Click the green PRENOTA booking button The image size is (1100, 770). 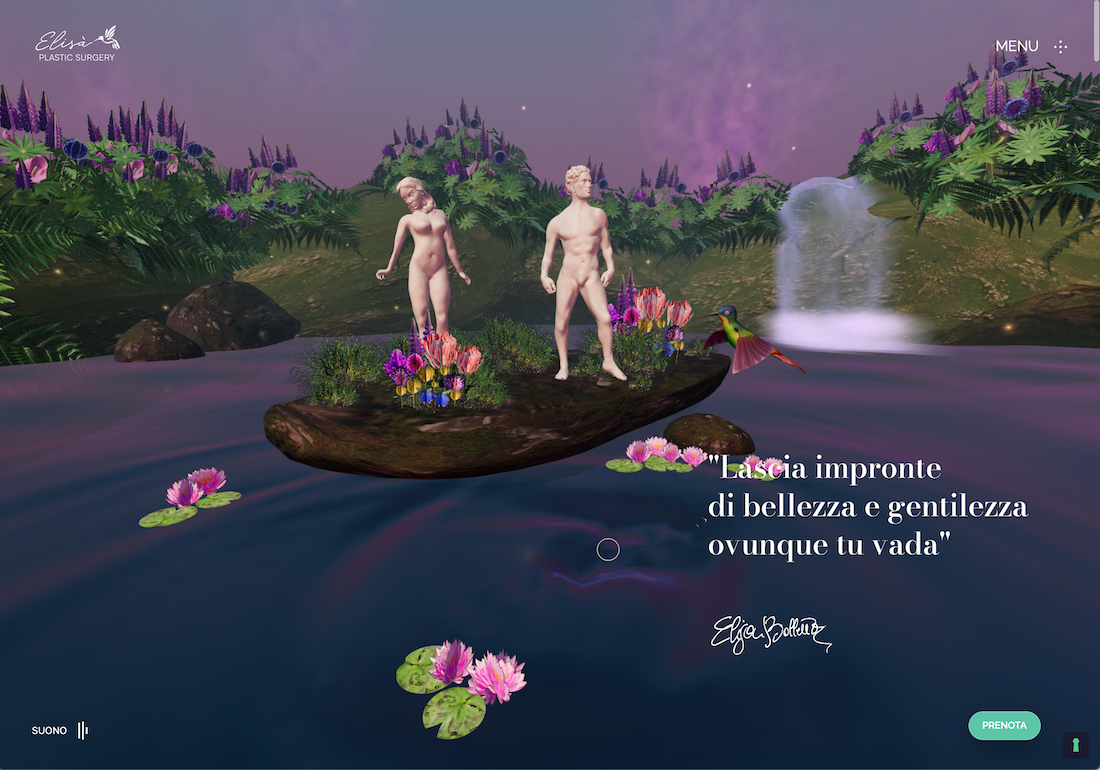pyautogui.click(x=1004, y=725)
